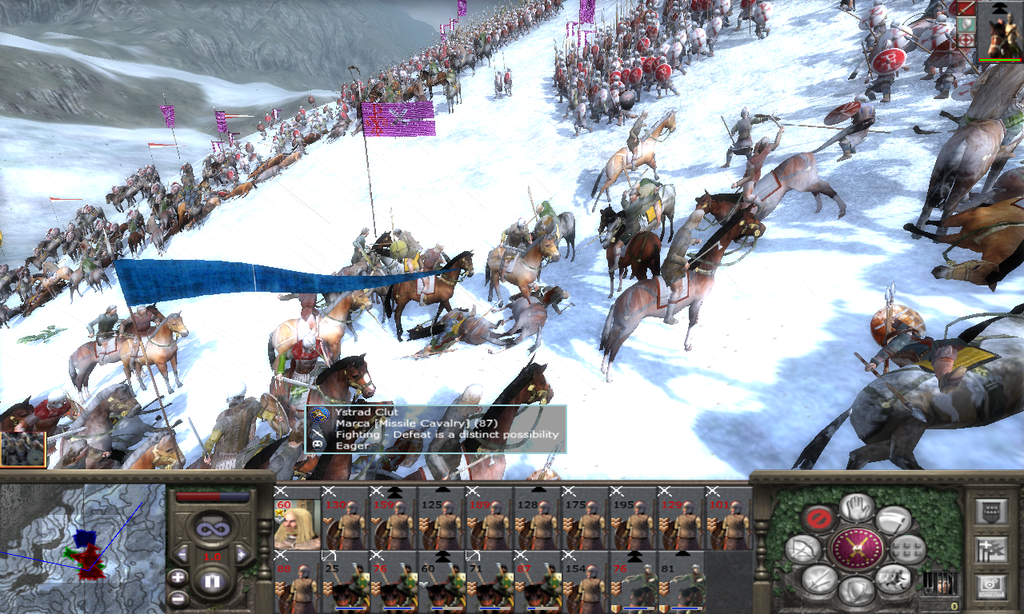The width and height of the screenshot is (1024, 614).
Task: Click the red cancel-order button
Action: [x=820, y=519]
